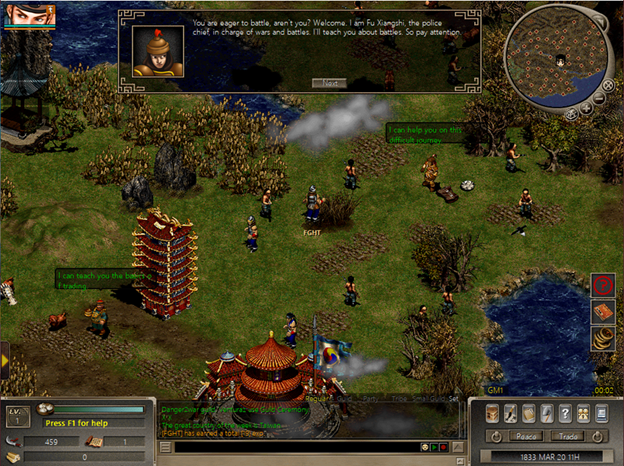The height and width of the screenshot is (466, 624).
Task: Click the LV. 1 level badge
Action: click(x=16, y=415)
